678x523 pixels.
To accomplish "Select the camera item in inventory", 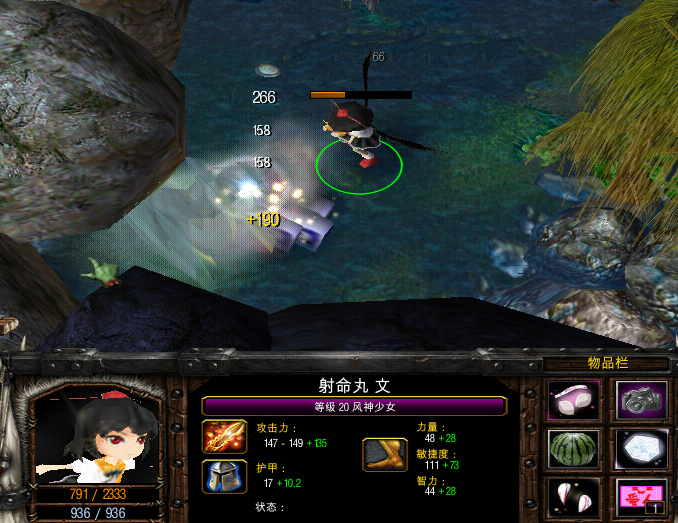I will (x=641, y=401).
